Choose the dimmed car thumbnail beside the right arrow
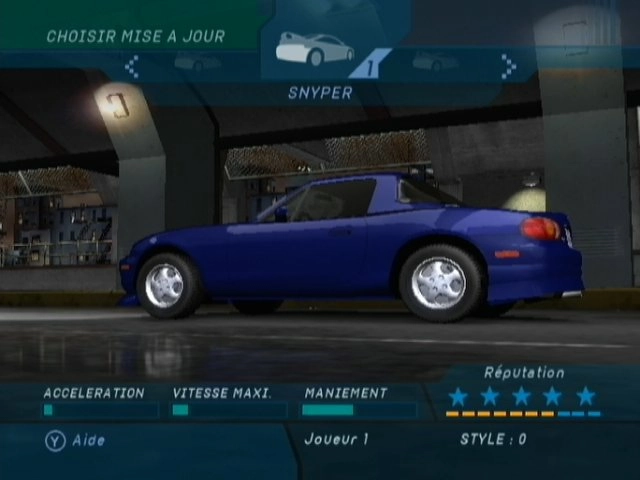Viewport: 640px width, 480px height. 436,61
